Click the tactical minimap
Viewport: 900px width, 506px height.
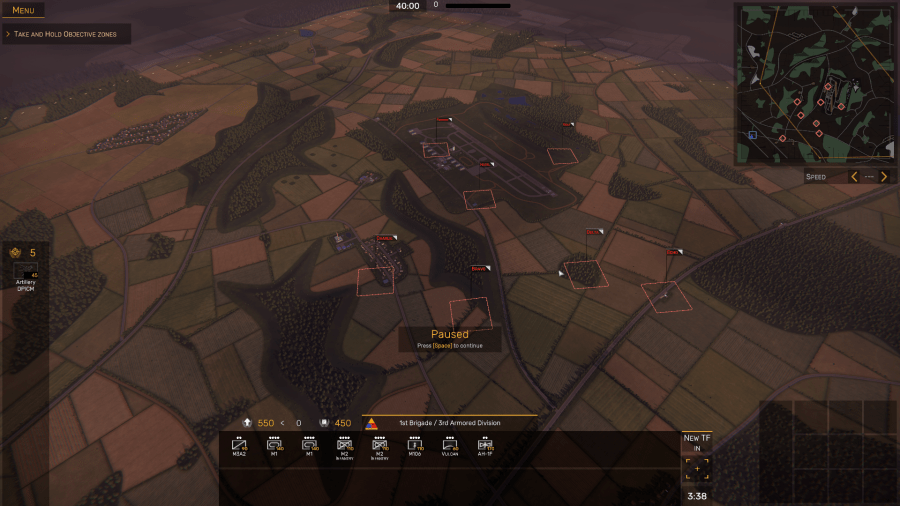(814, 84)
